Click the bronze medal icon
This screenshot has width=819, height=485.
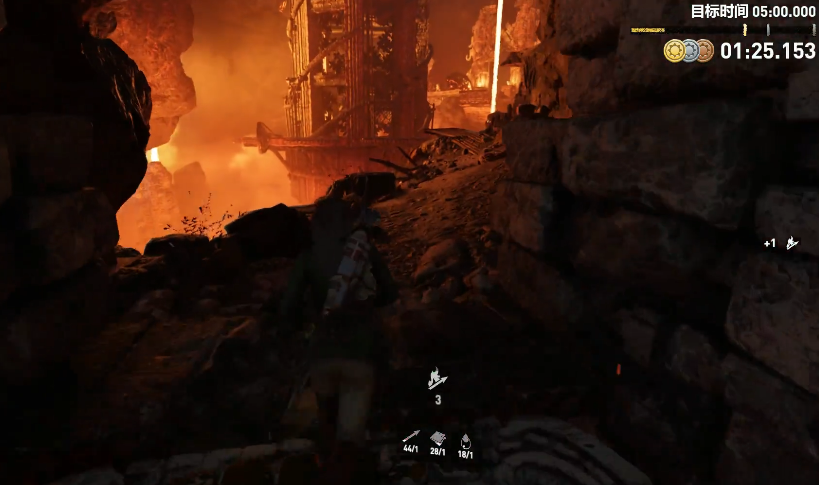705,50
